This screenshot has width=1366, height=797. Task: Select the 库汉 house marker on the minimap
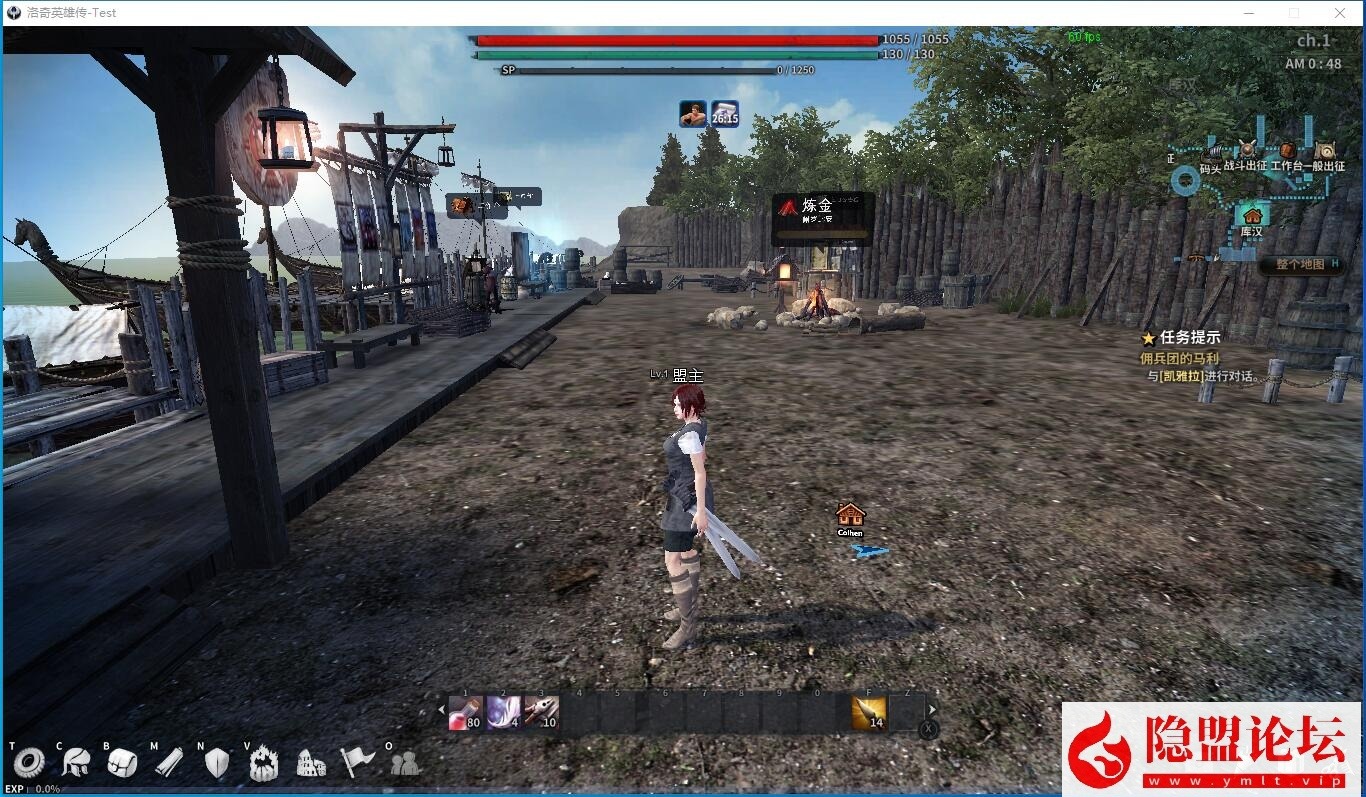point(1251,214)
